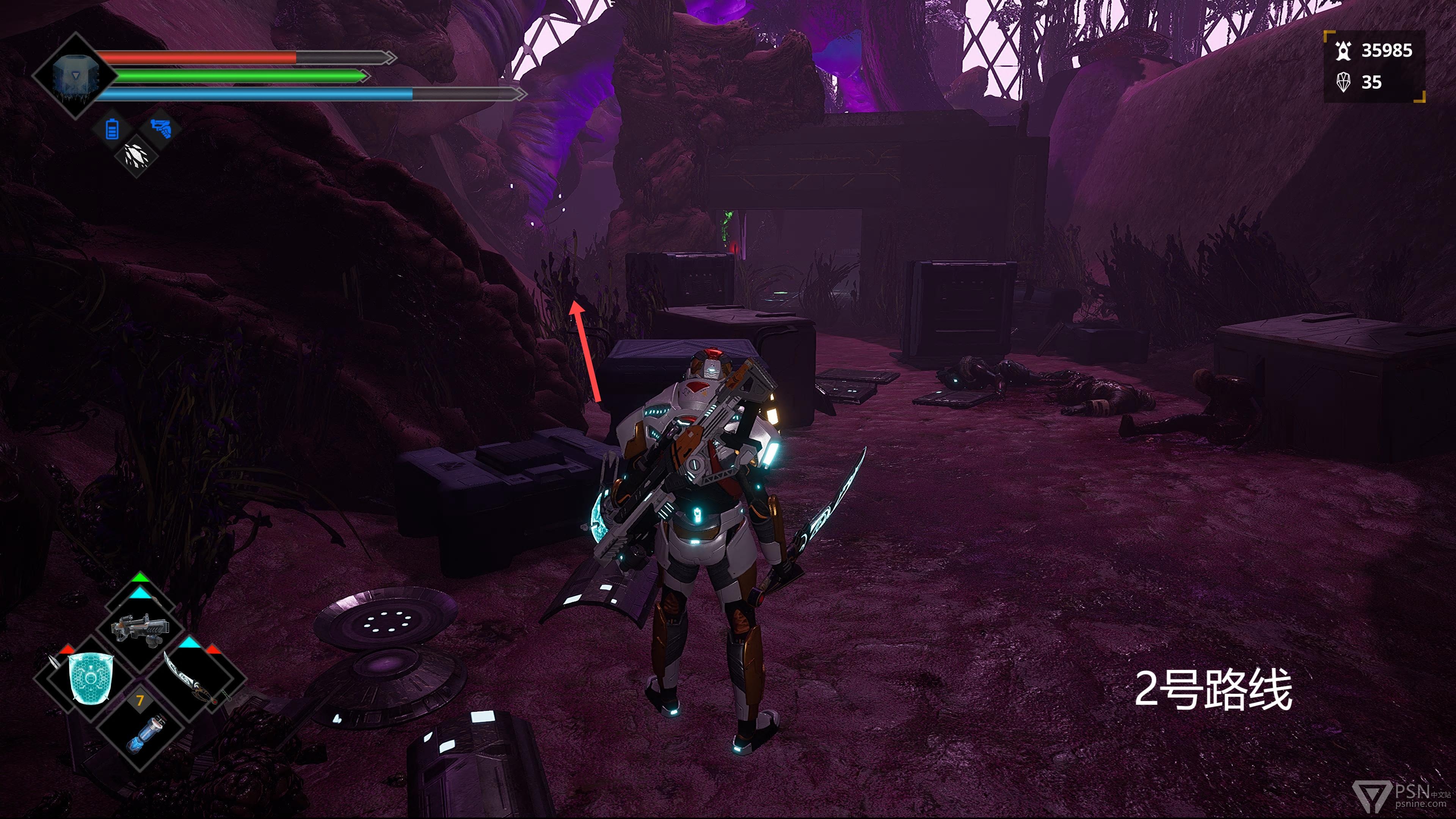This screenshot has width=1456, height=819.
Task: Click the blue battery status icon
Action: coord(112,129)
